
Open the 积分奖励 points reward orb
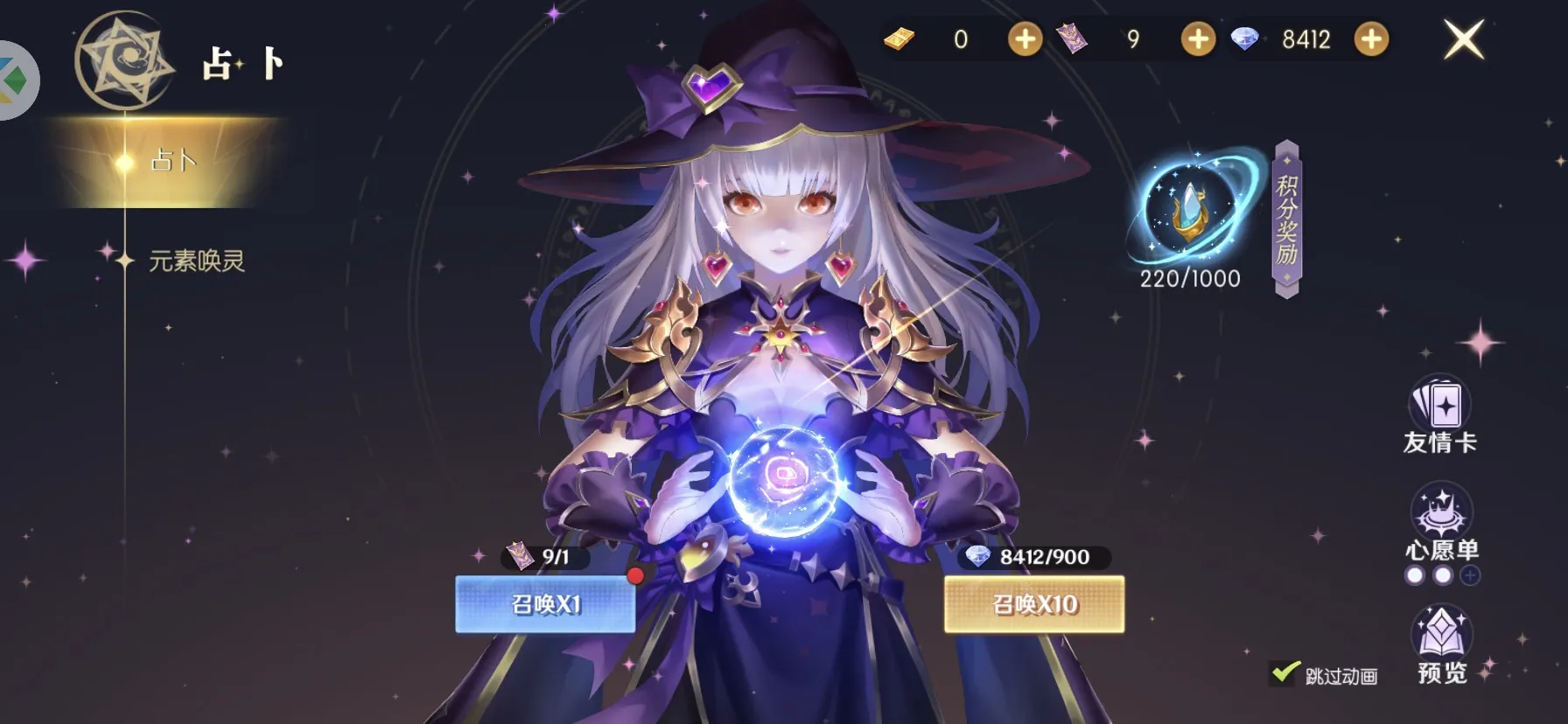tap(1189, 210)
